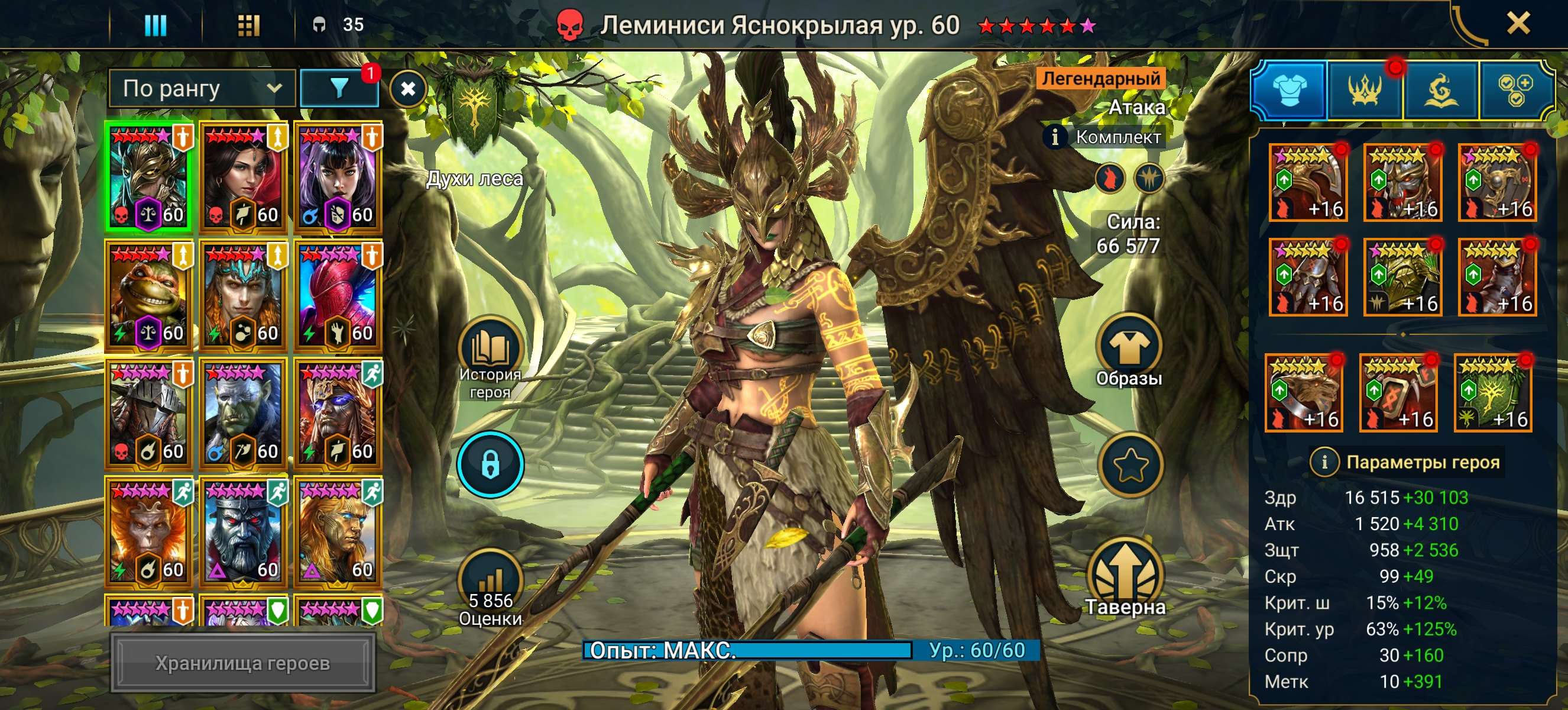Switch to the grid view layout
Screen dimensions: 1568x710
(x=248, y=25)
